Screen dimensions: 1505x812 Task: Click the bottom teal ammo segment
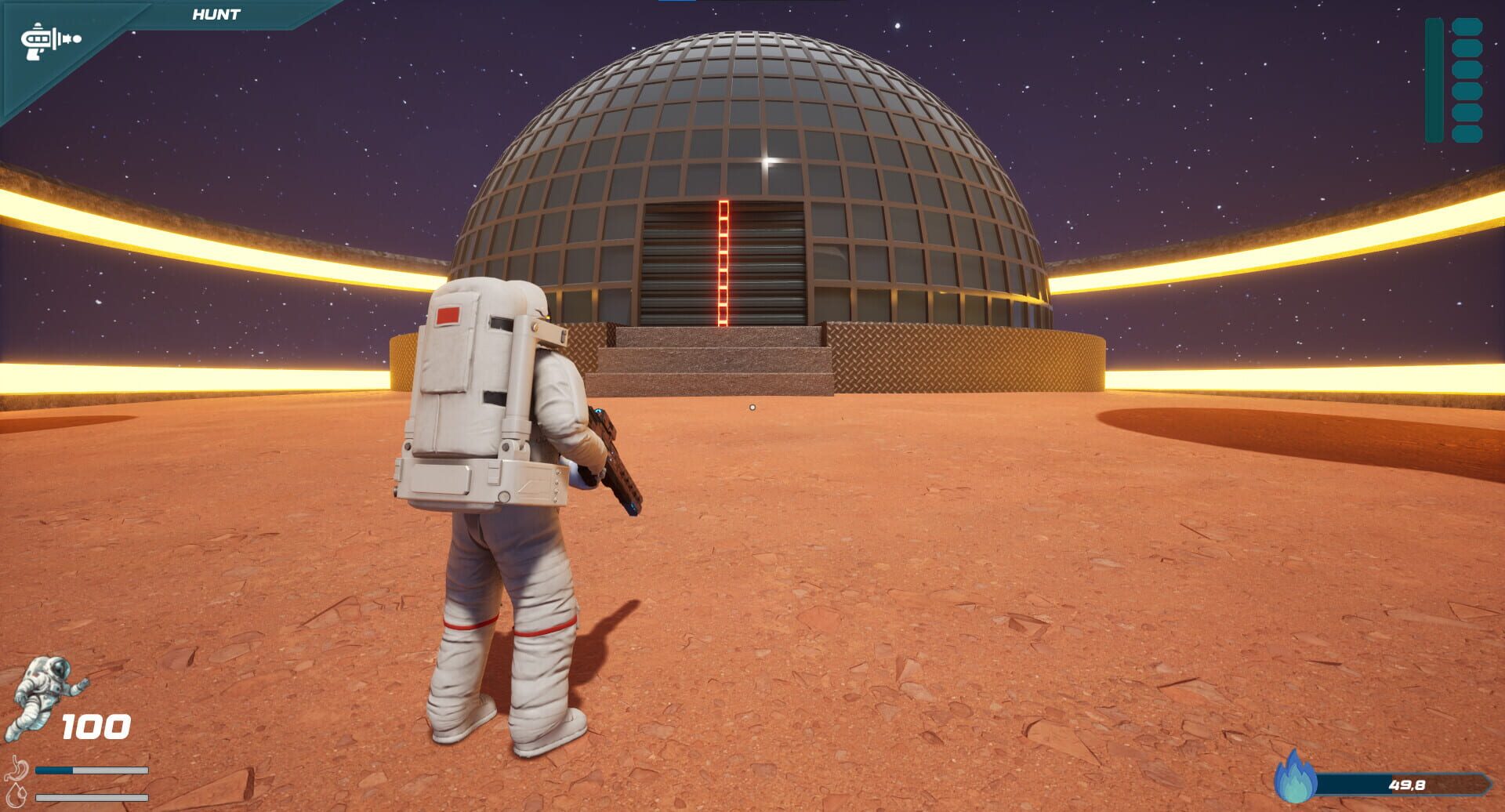1467,132
